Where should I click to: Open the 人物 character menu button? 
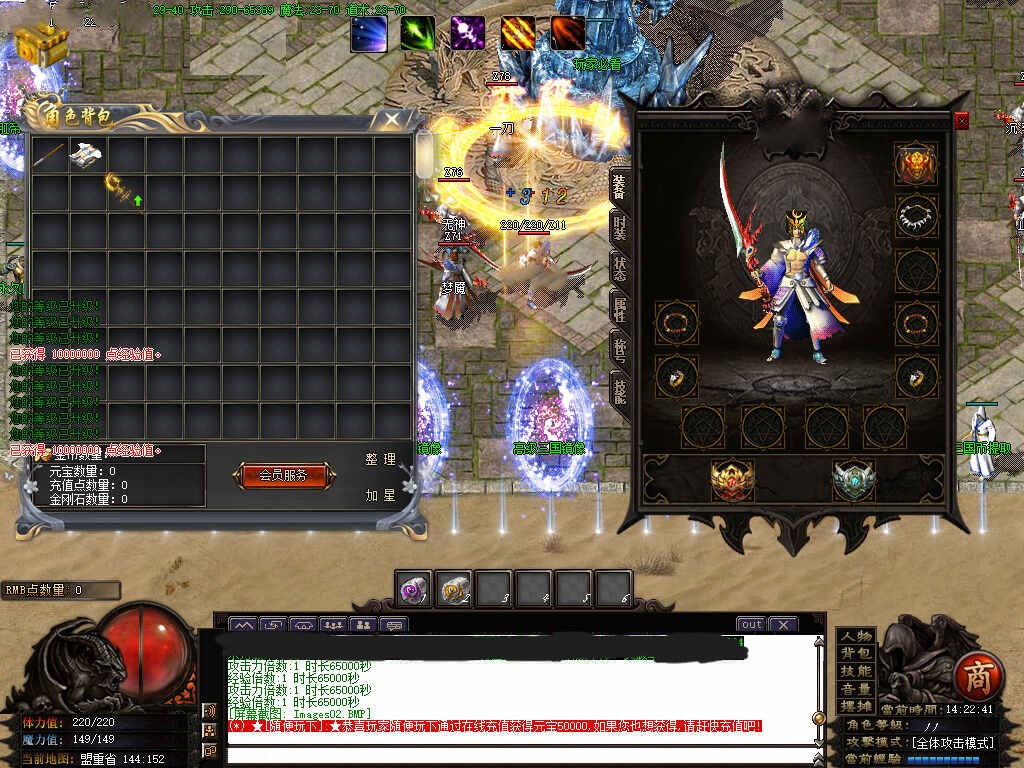coord(856,636)
